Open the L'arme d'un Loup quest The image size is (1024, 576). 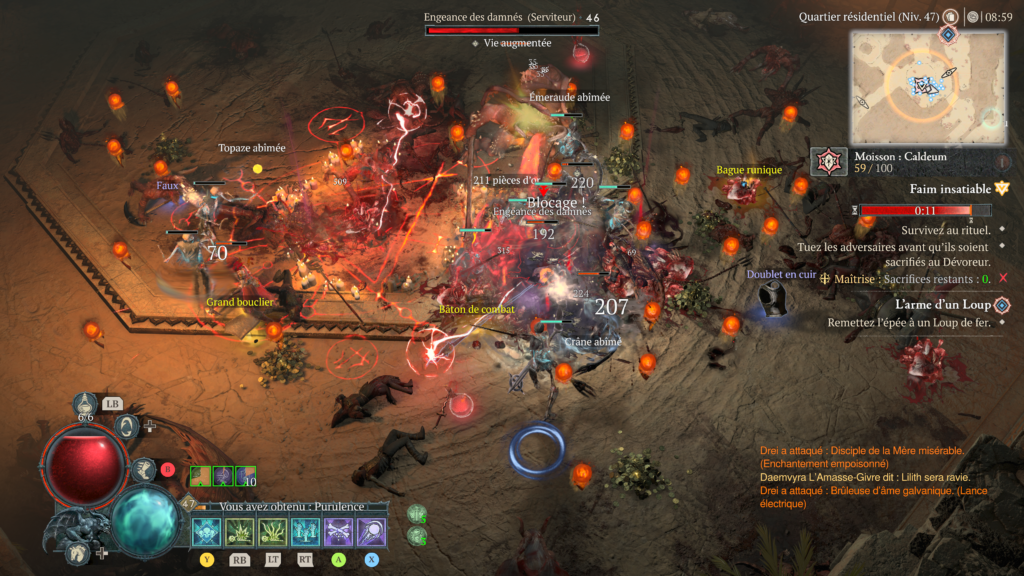1001,304
